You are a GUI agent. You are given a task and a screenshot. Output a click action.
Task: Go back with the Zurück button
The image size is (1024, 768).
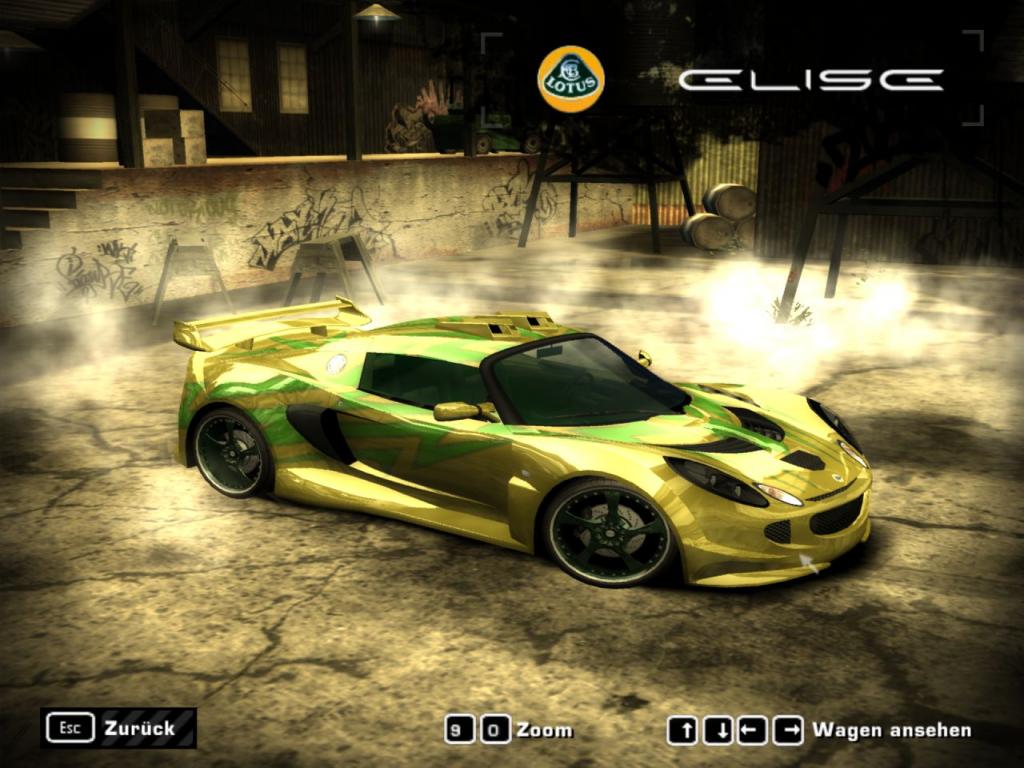click(x=119, y=728)
